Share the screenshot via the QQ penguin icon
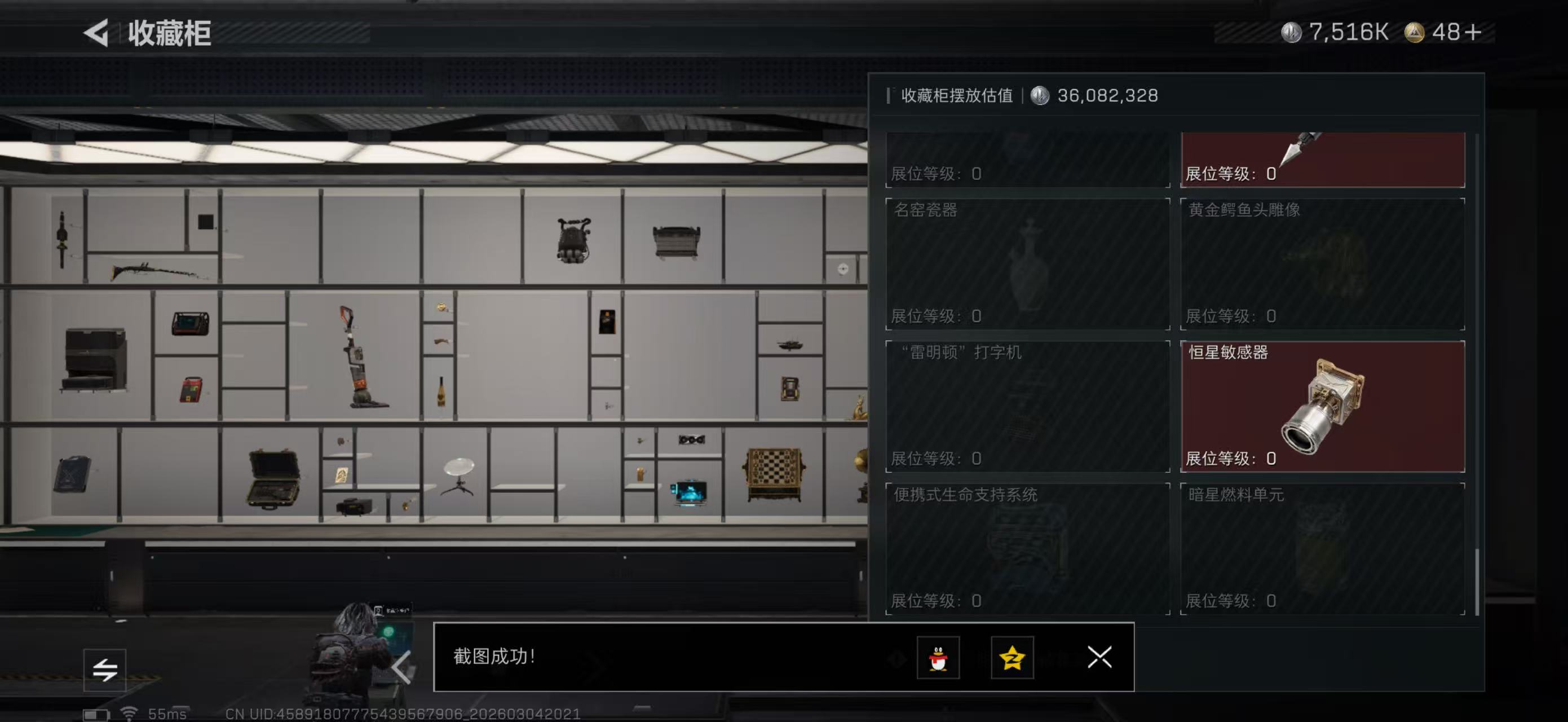1568x722 pixels. (x=940, y=658)
